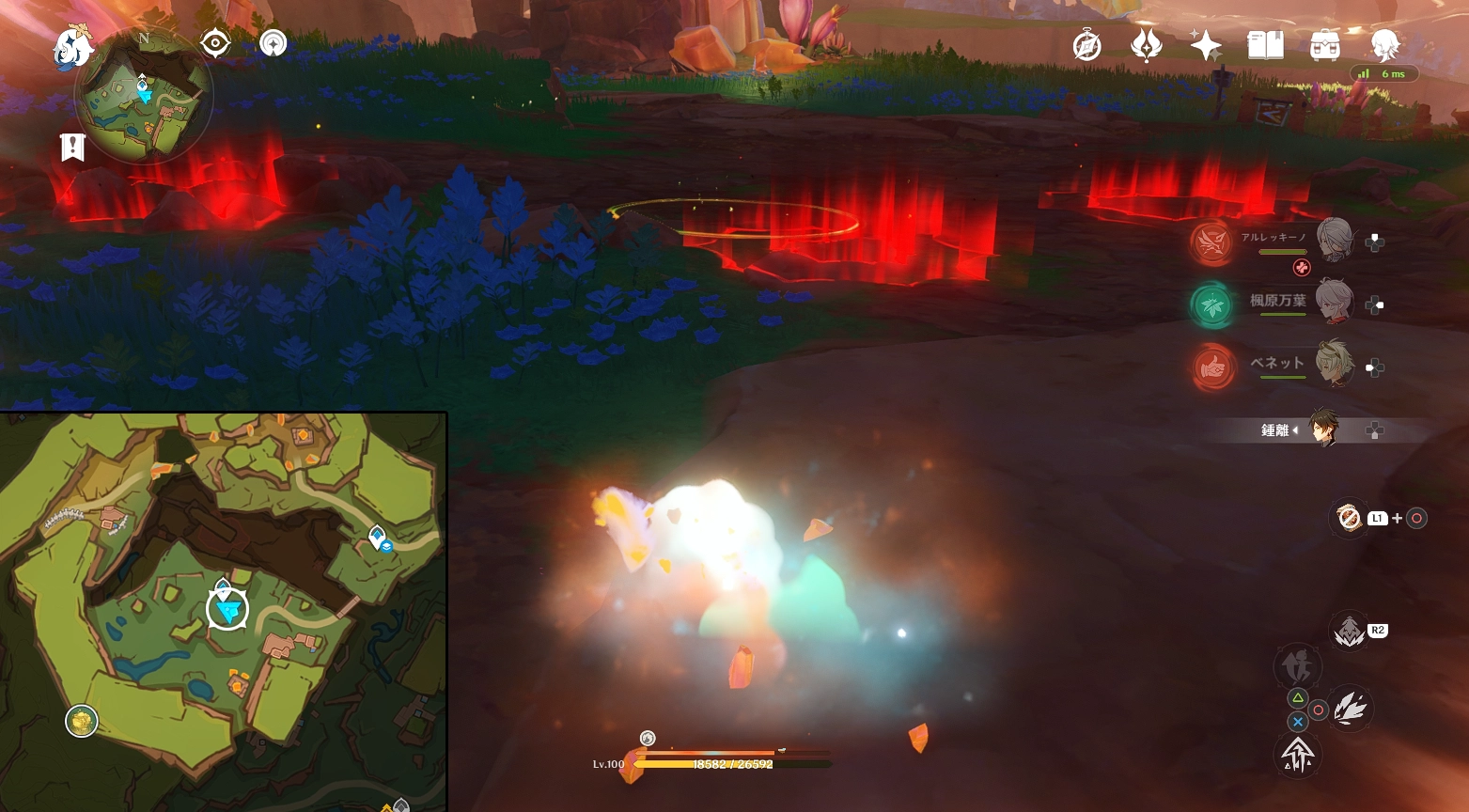Open the quest journal book icon
The width and height of the screenshot is (1469, 812).
pos(1264,44)
